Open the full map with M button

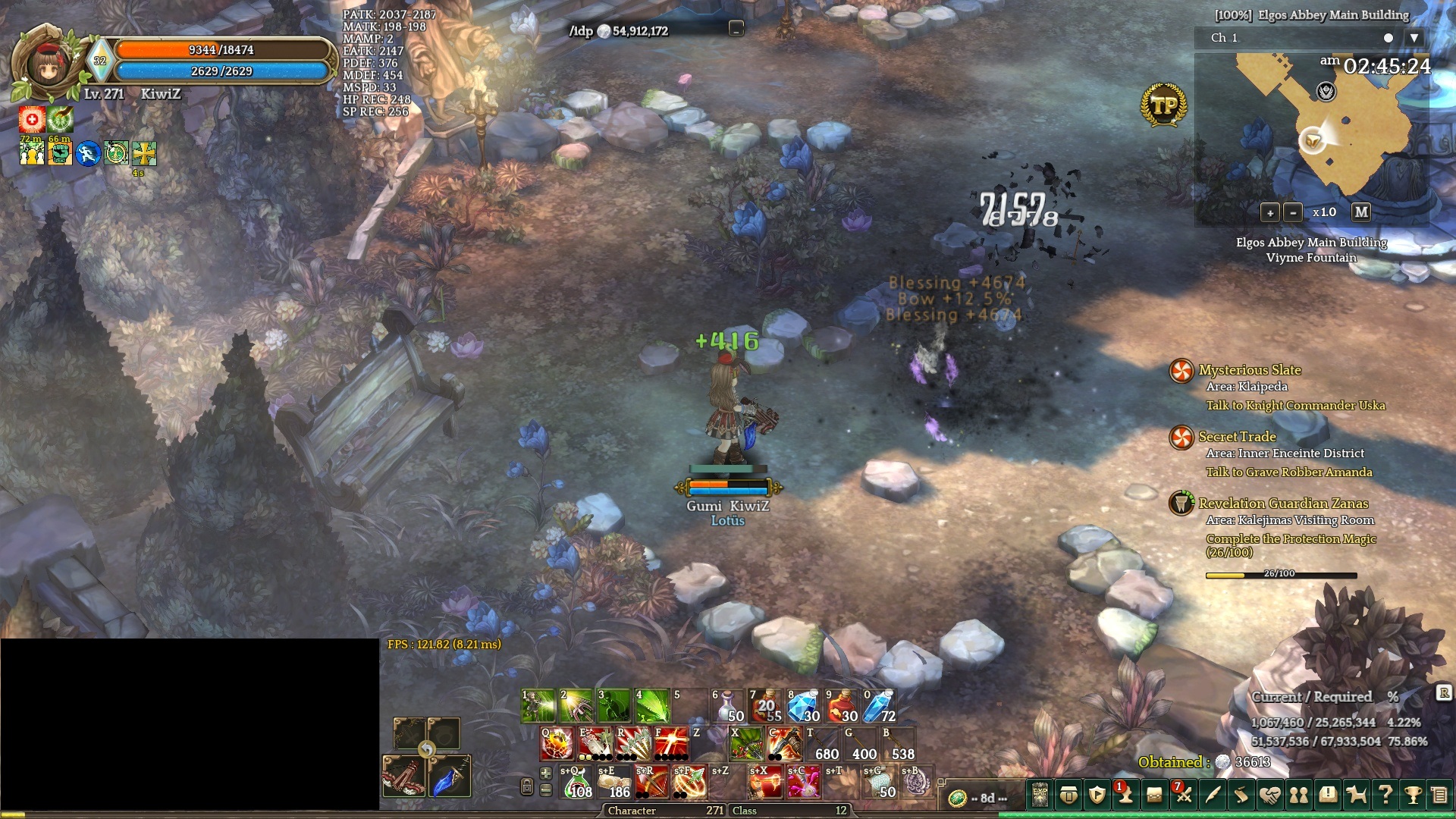pyautogui.click(x=1361, y=212)
